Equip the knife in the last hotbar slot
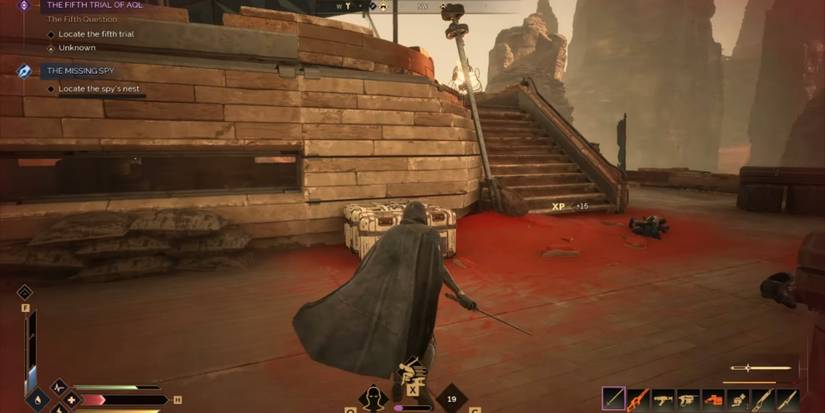Viewport: 825px width, 413px height. (788, 398)
